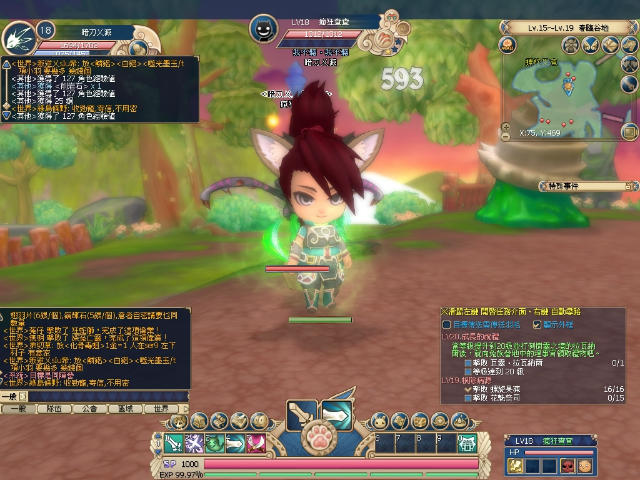The width and height of the screenshot is (640, 480).
Task: Use the sword slash skill in hotbar
Action: (x=173, y=443)
